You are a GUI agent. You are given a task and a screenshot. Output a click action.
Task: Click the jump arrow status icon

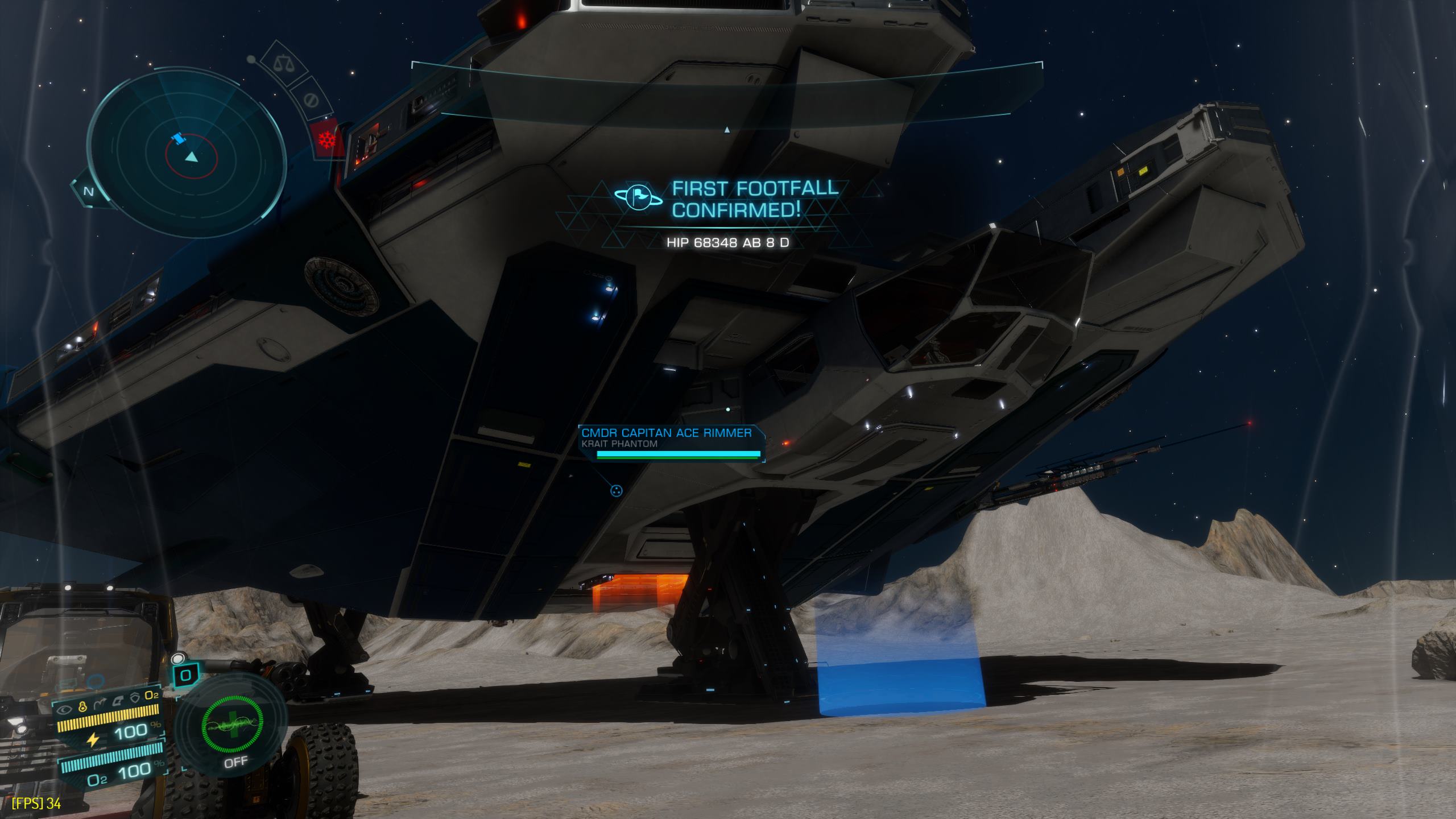coord(100,703)
